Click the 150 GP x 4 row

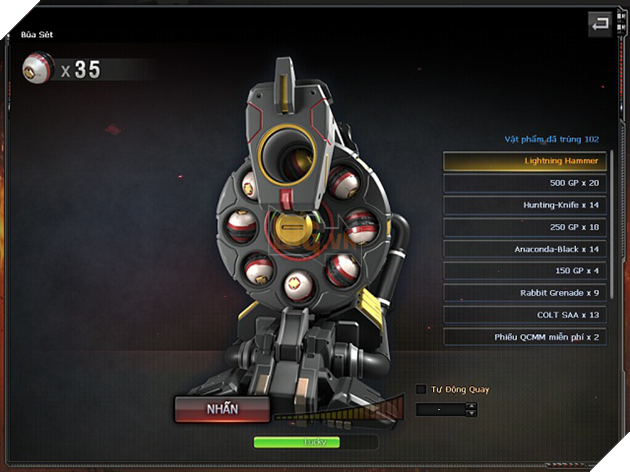click(x=525, y=271)
